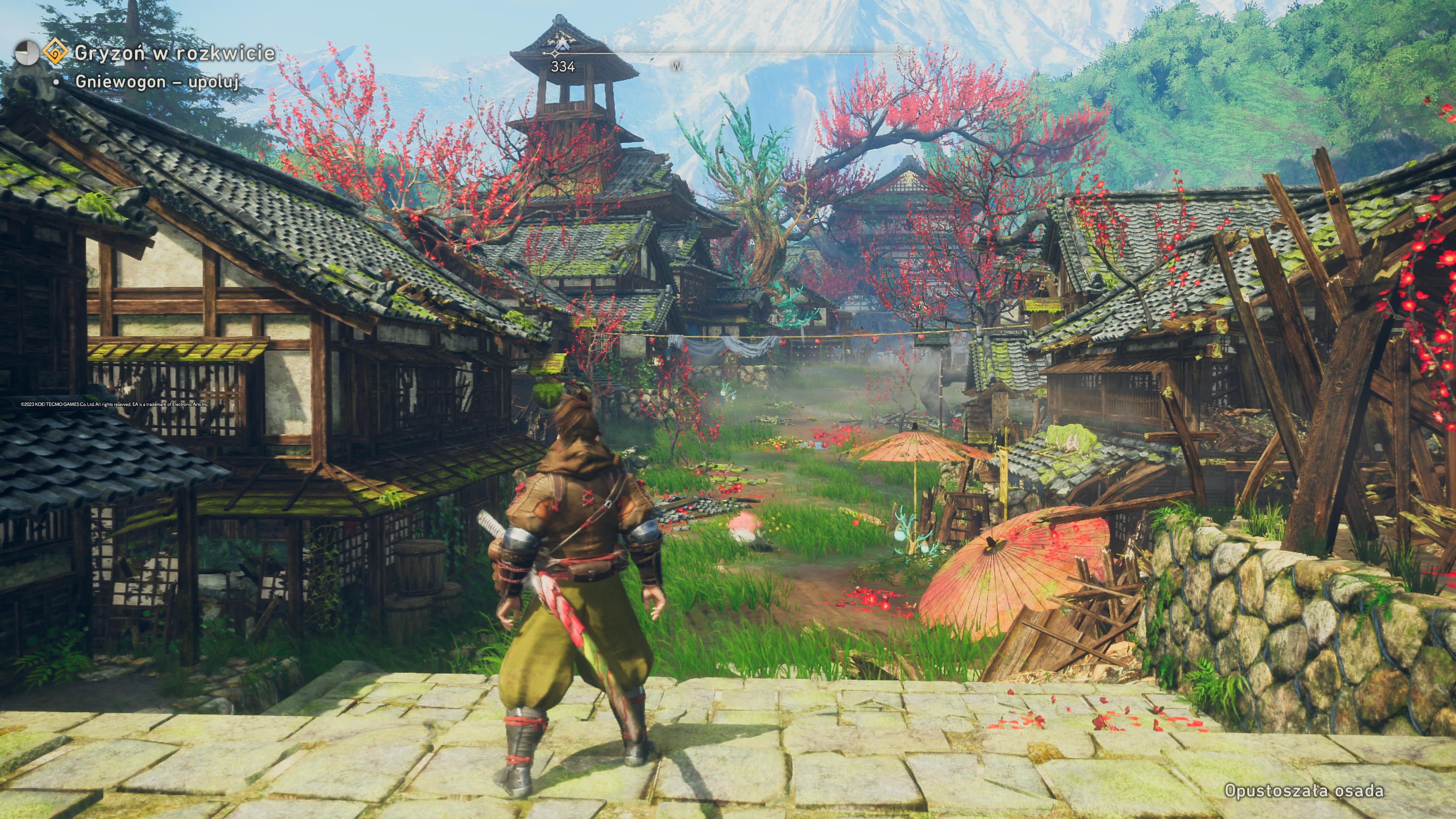Click the time-of-day dial icon
Image resolution: width=1456 pixels, height=819 pixels.
pyautogui.click(x=27, y=53)
